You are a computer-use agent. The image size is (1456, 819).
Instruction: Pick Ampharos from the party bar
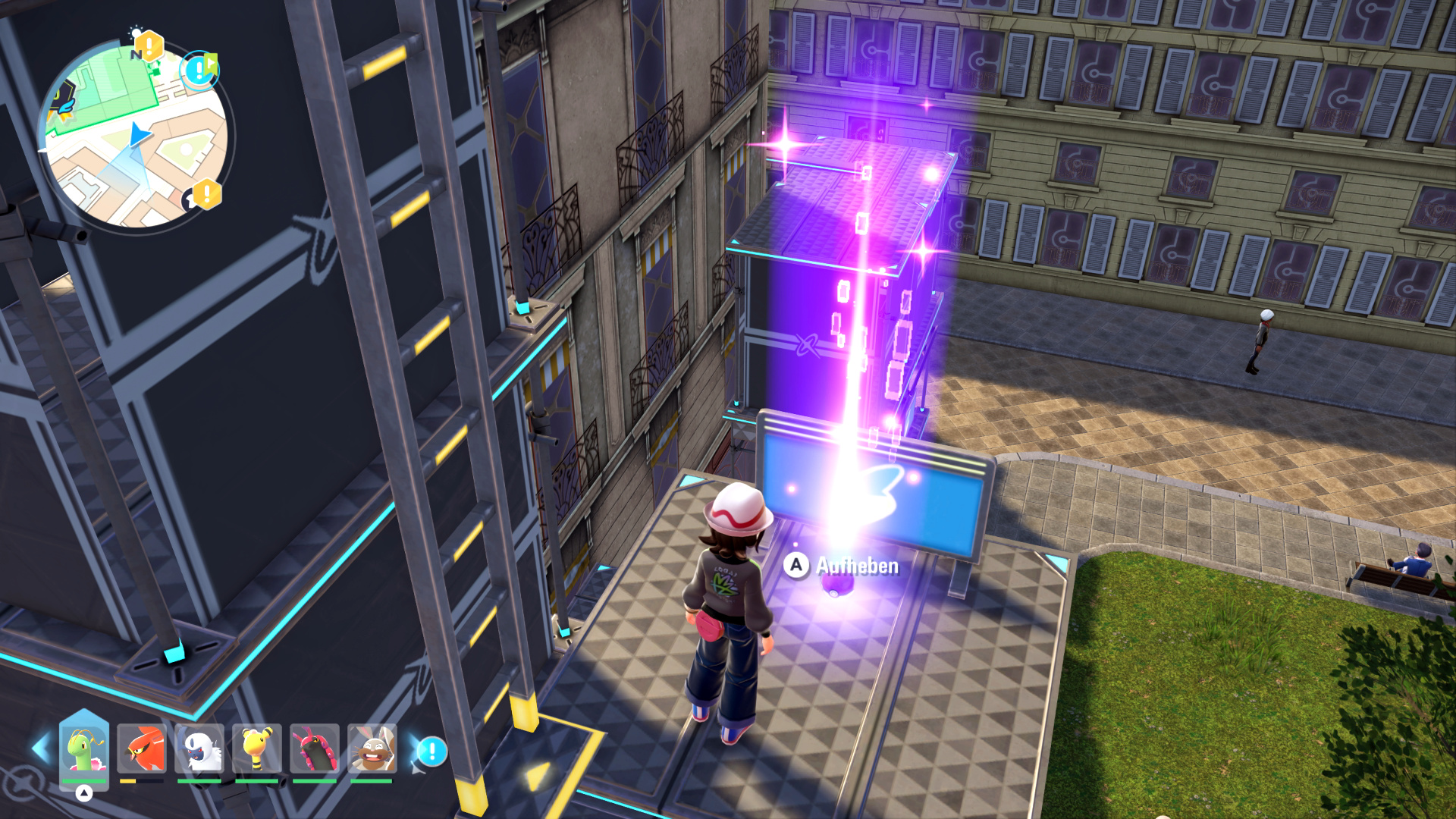coord(257,749)
